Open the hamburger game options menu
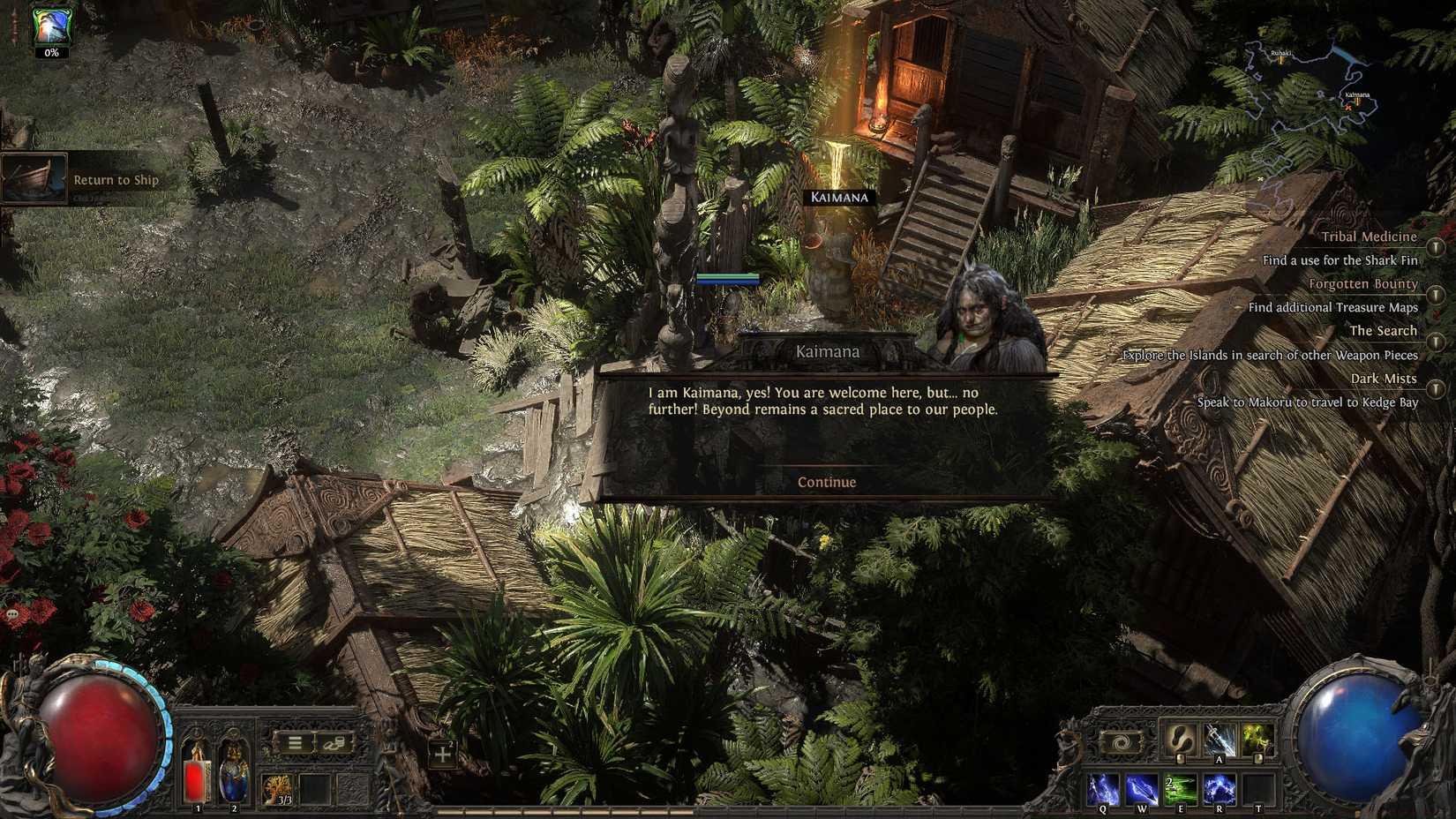The height and width of the screenshot is (819, 1456). tap(296, 742)
